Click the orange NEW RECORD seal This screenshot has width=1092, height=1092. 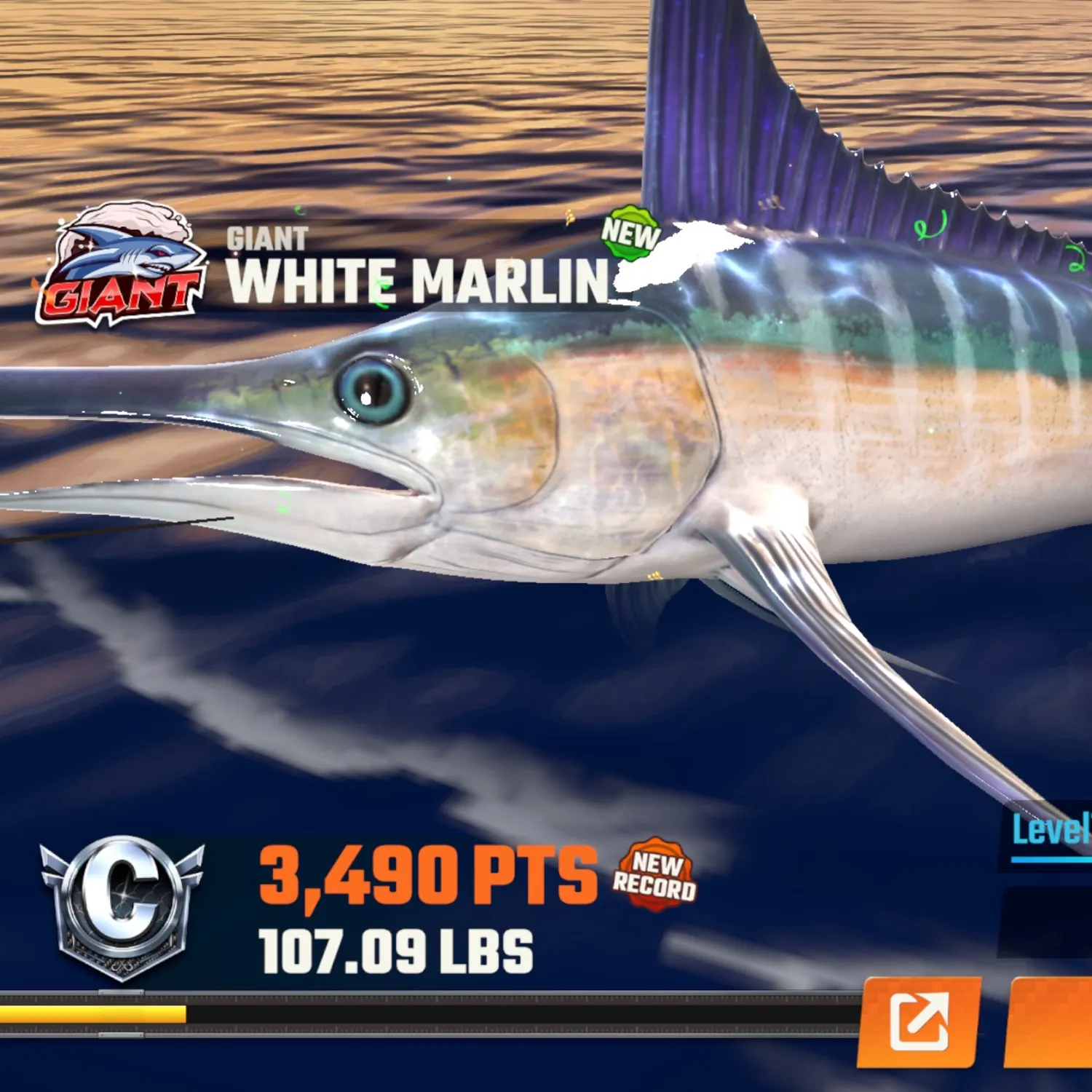tap(657, 881)
